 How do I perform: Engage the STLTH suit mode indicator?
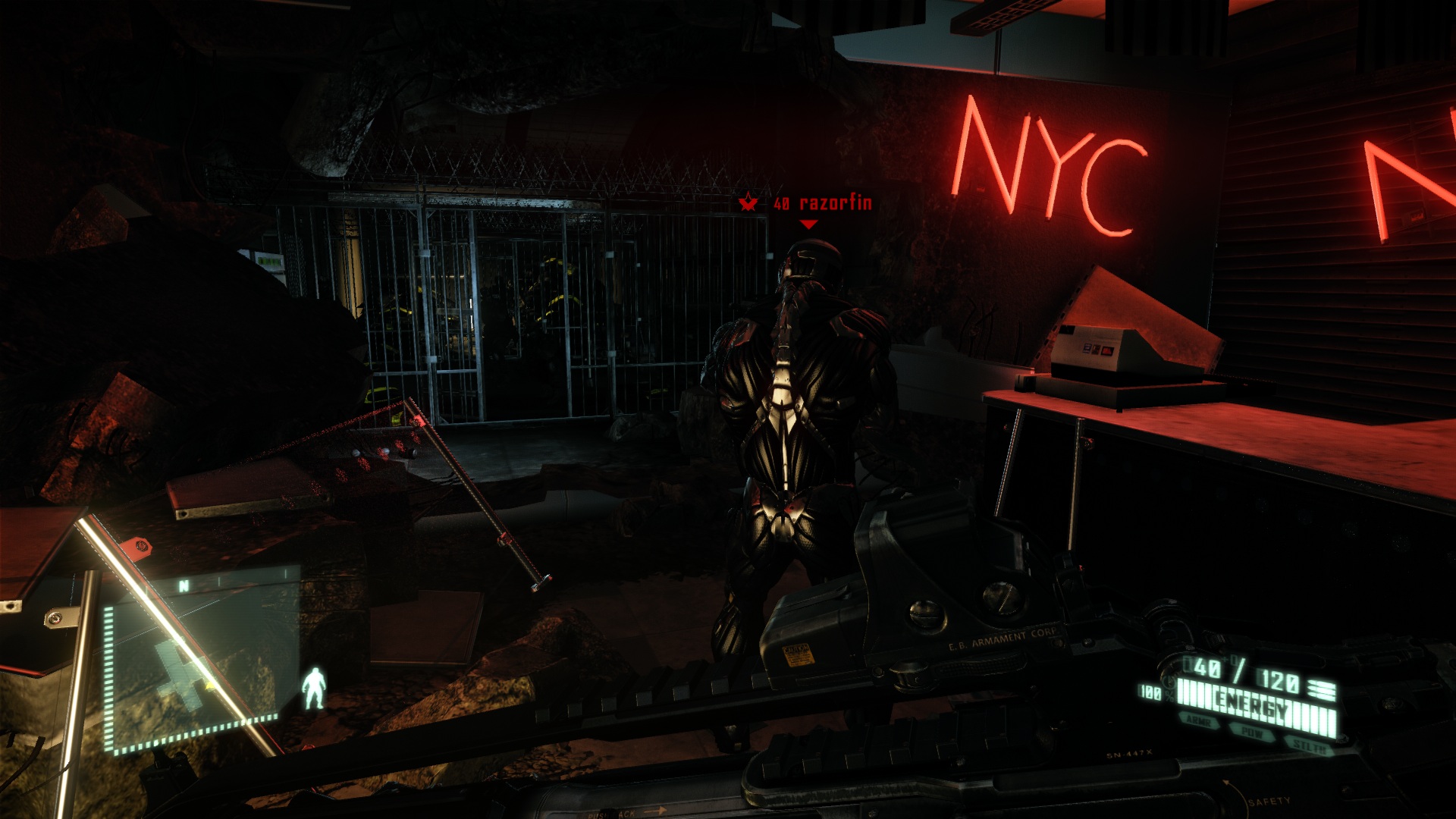coord(1310,746)
